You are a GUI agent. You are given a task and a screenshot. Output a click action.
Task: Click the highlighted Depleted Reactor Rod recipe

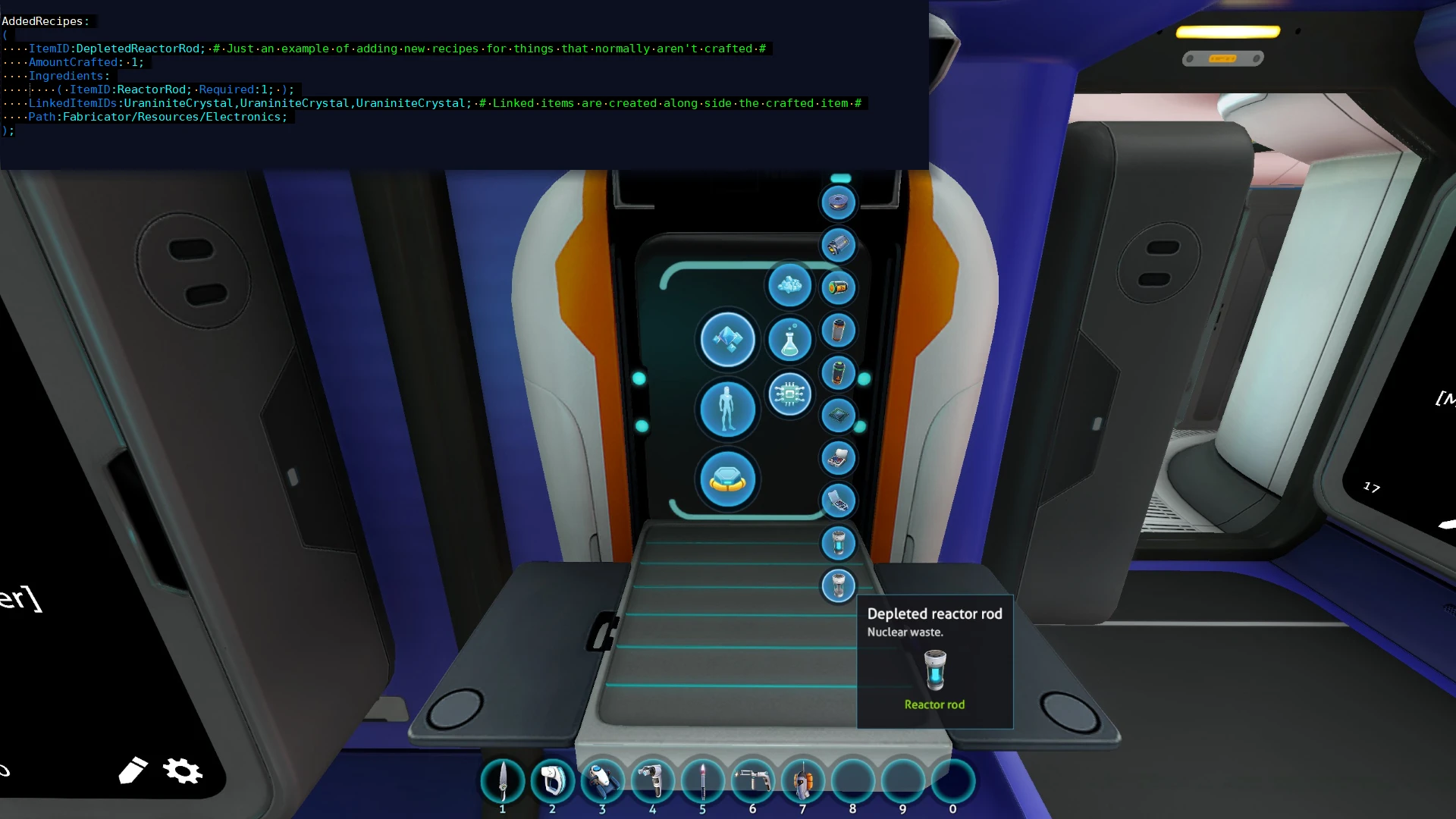pyautogui.click(x=838, y=586)
